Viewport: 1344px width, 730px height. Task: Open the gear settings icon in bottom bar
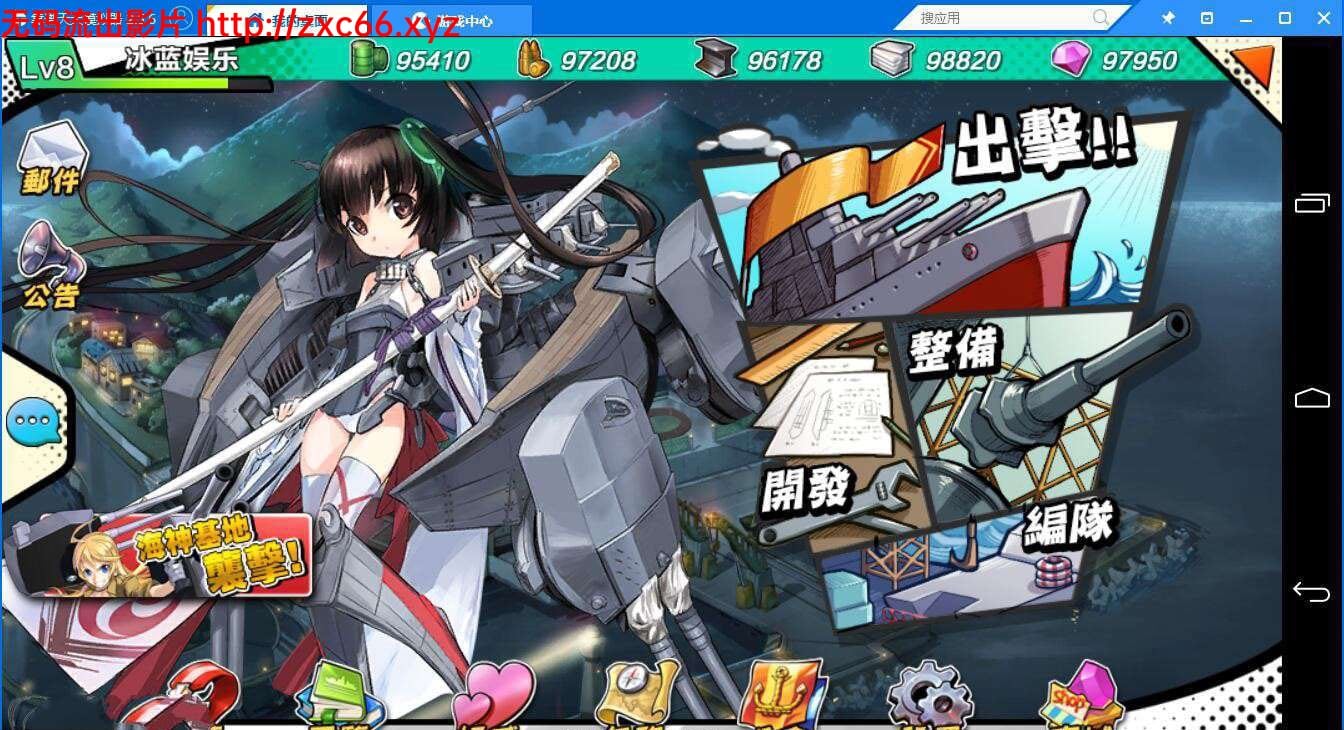pos(930,695)
